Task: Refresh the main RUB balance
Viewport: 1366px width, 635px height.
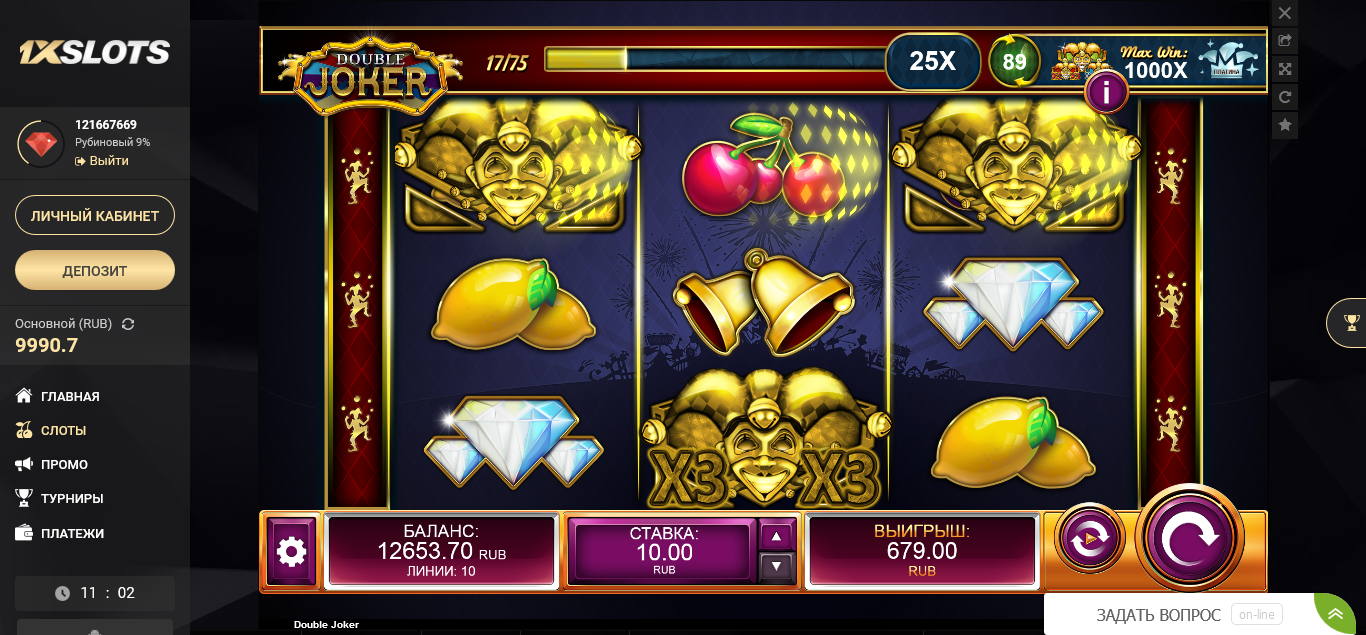Action: [x=128, y=324]
